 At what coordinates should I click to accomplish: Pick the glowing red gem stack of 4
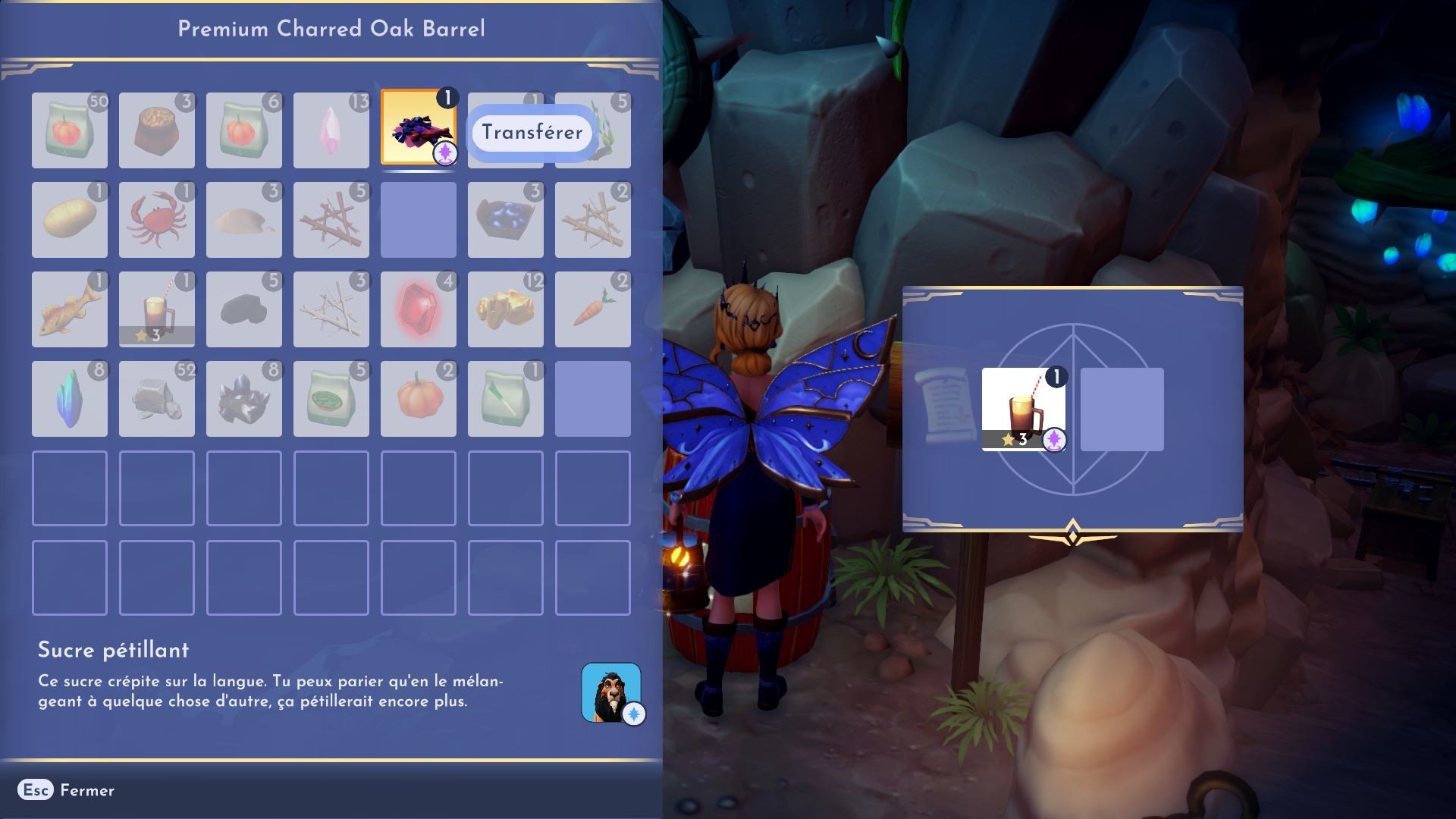[x=418, y=309]
